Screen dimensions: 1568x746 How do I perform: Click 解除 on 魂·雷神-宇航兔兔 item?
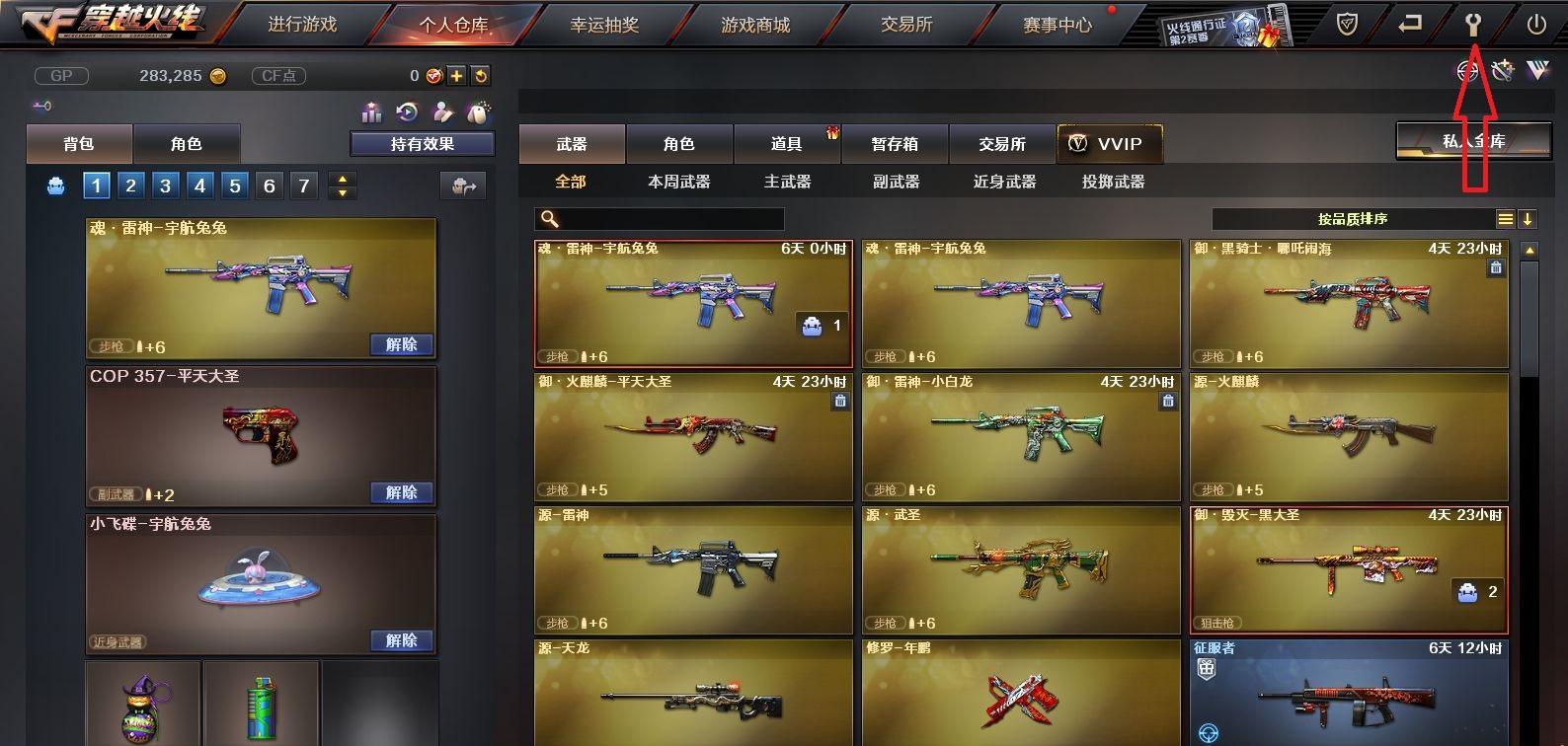[401, 343]
